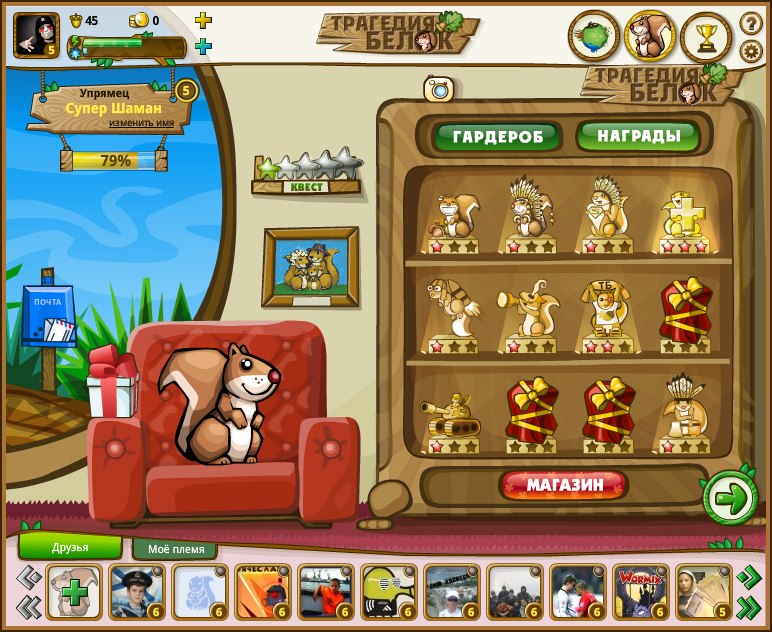Open the Квест star rating plaque
Viewport: 772px width, 632px height.
[x=306, y=173]
